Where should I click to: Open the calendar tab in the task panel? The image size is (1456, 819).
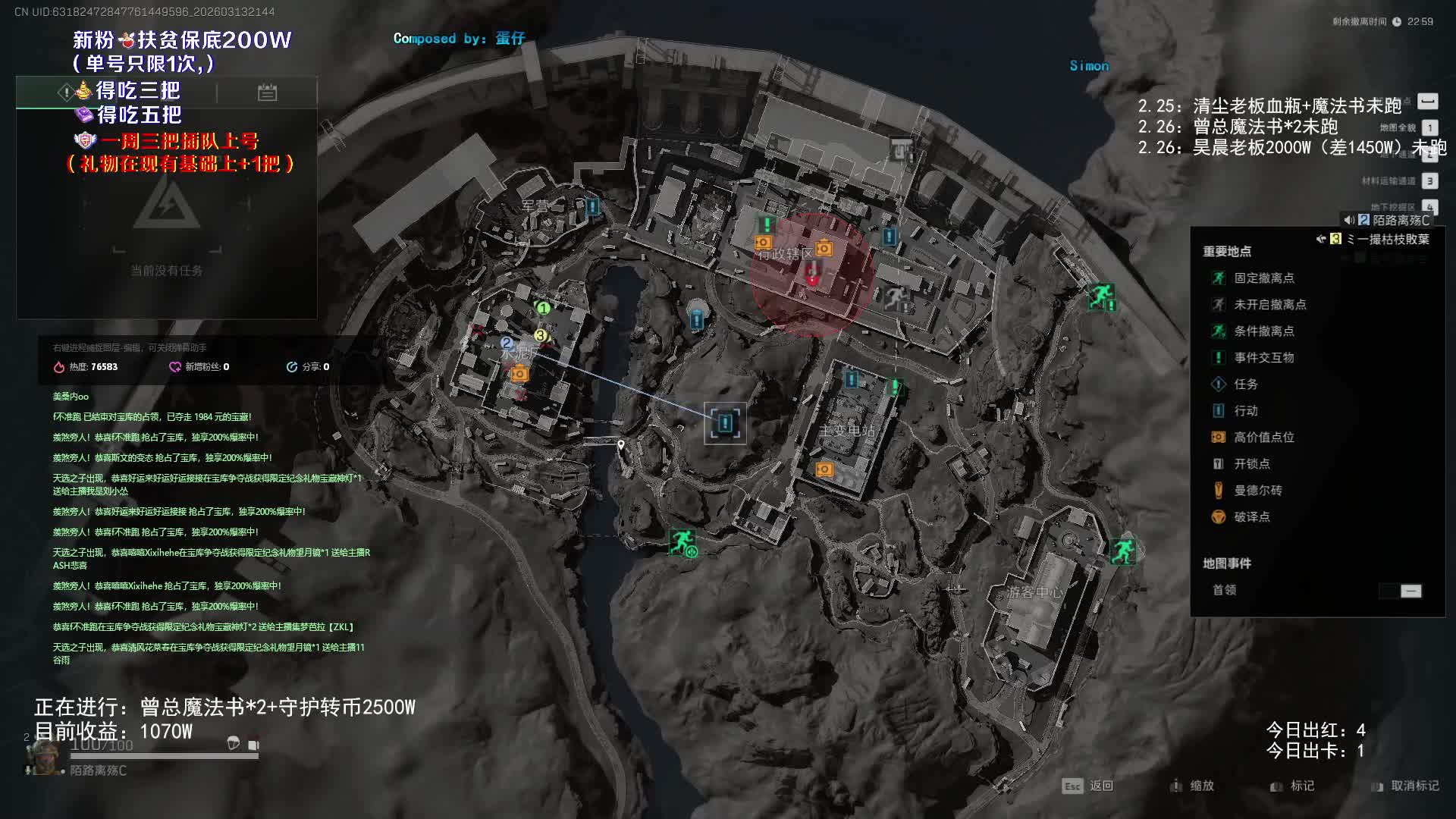[267, 93]
